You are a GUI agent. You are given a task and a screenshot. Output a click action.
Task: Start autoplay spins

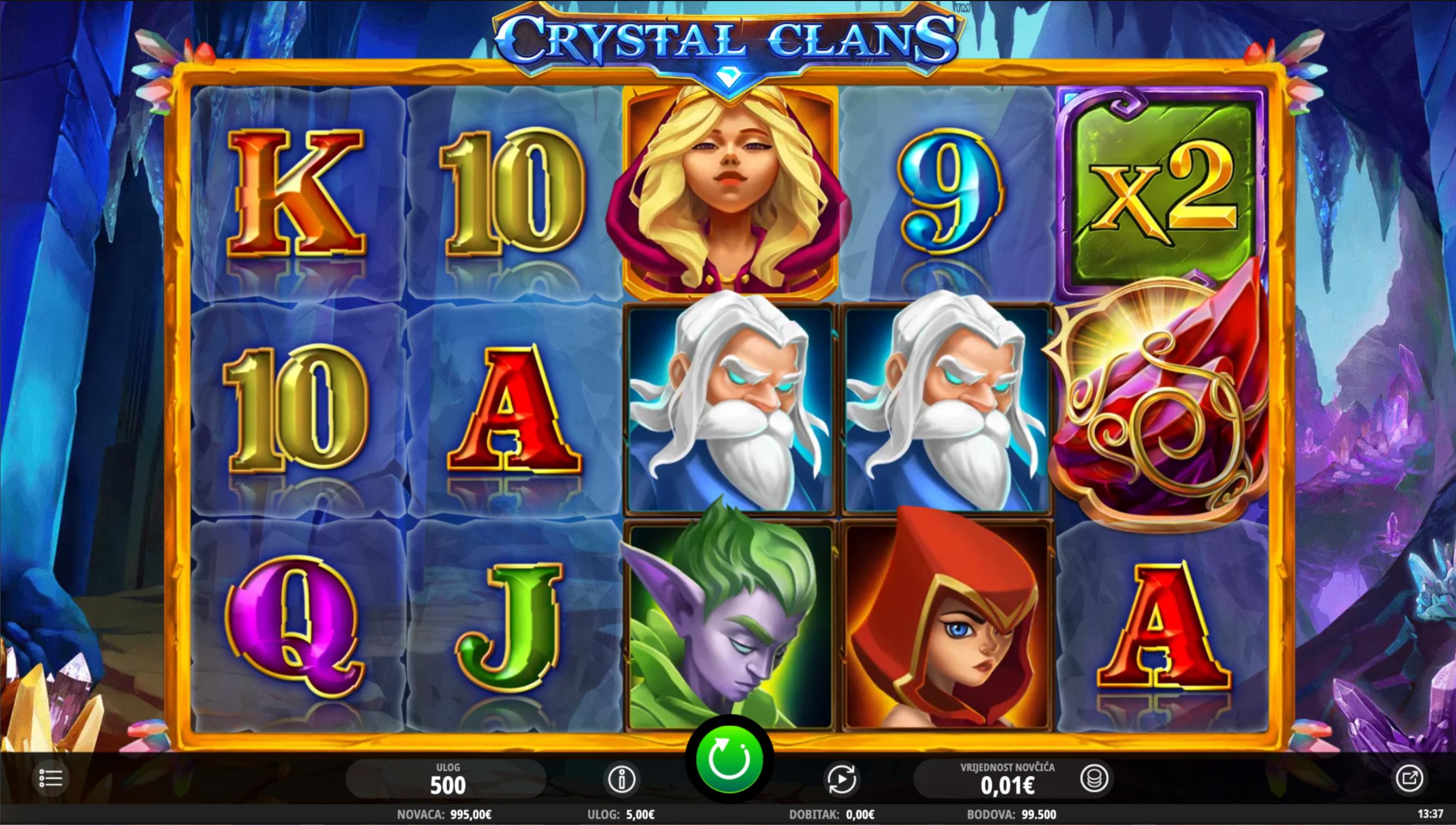click(841, 780)
